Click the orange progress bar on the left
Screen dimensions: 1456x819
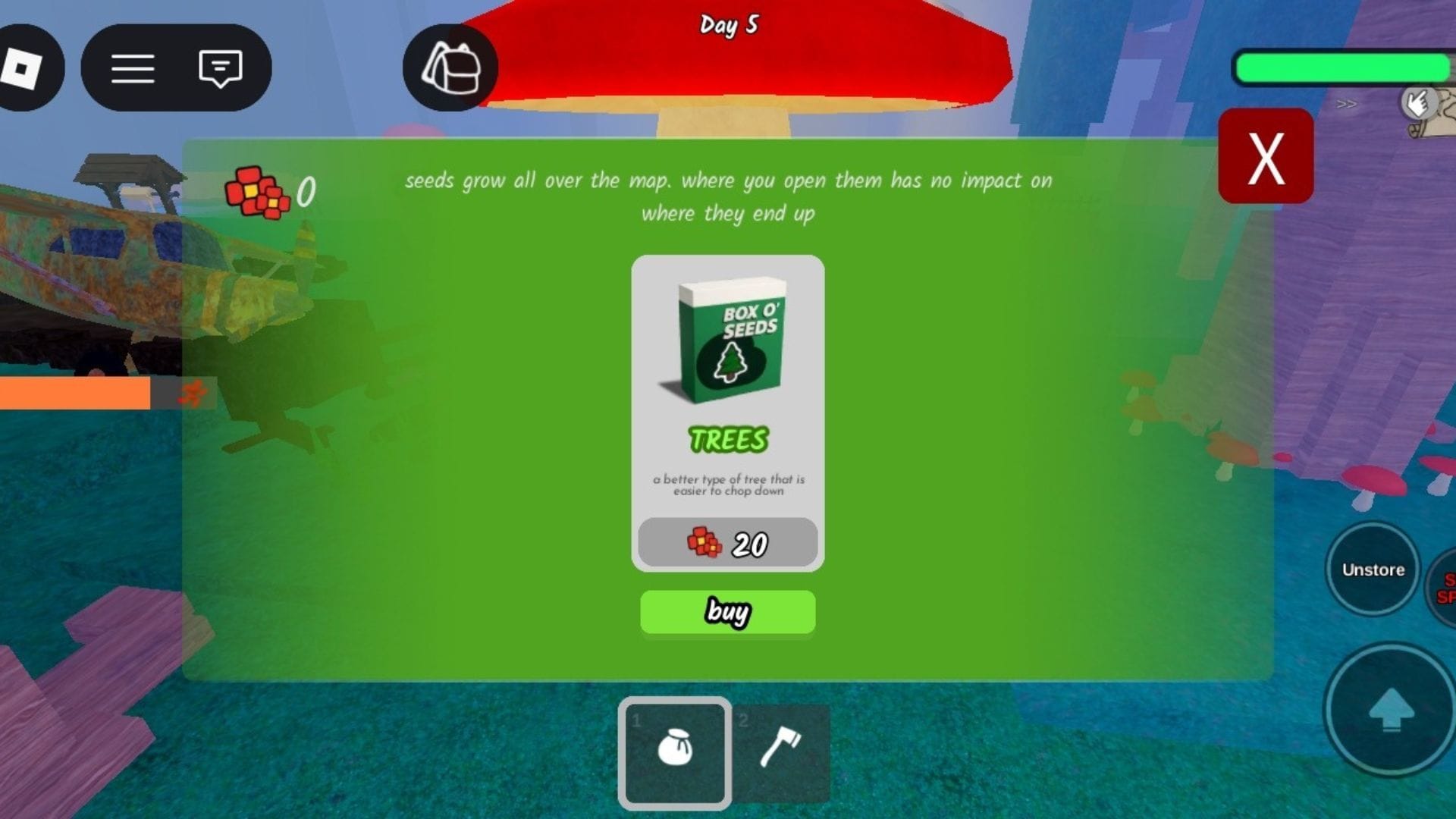[76, 393]
